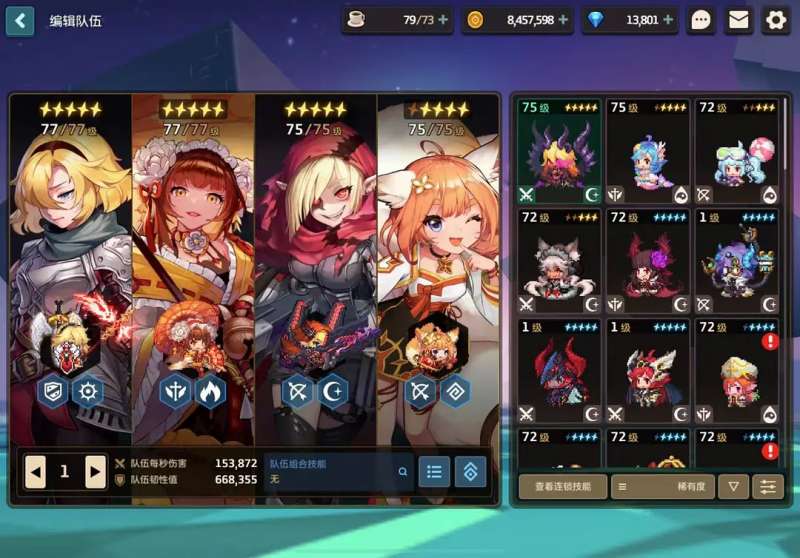The width and height of the screenshot is (800, 558).
Task: Switch to the previous team number
Action: pos(36,471)
